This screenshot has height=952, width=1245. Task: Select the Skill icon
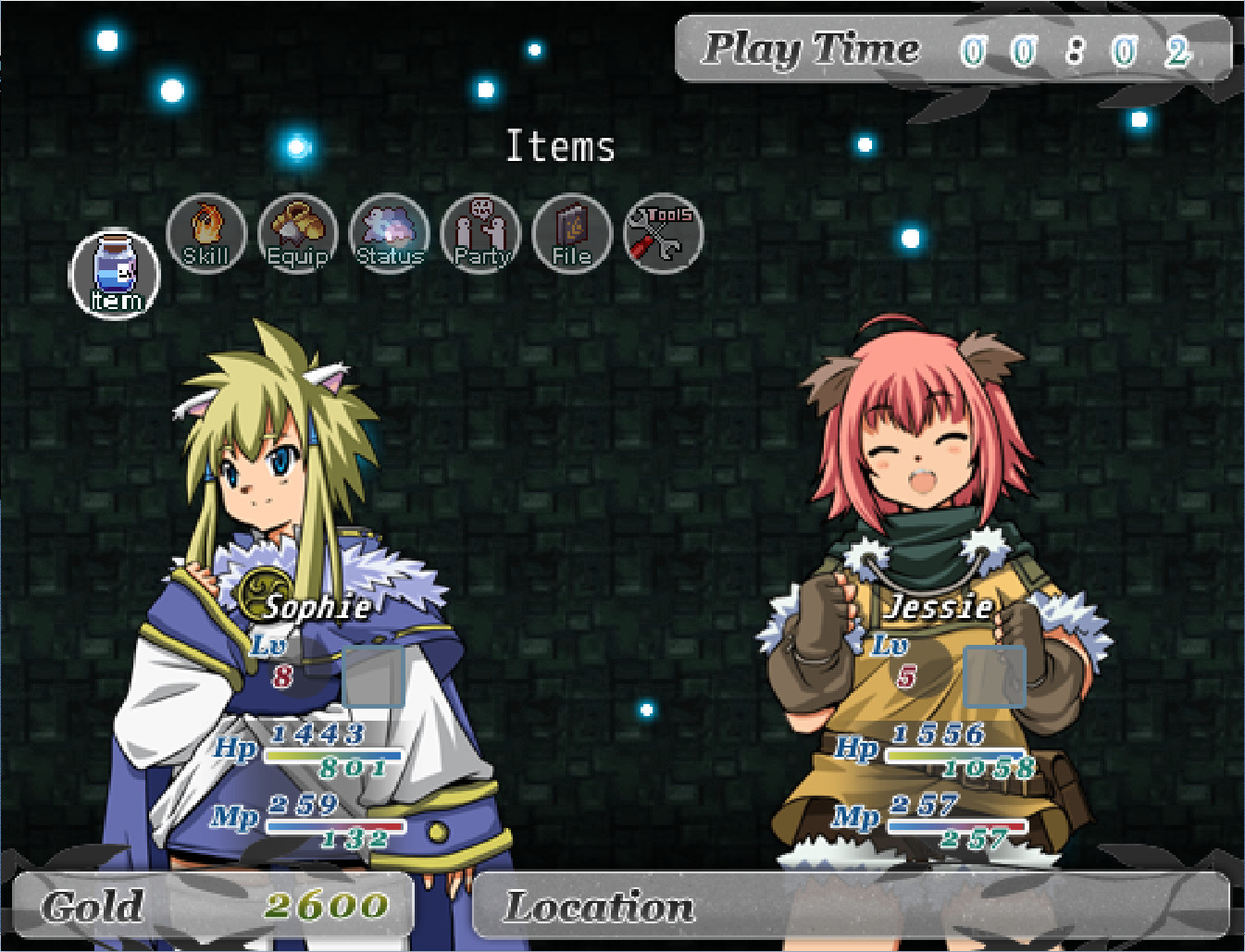(x=205, y=234)
